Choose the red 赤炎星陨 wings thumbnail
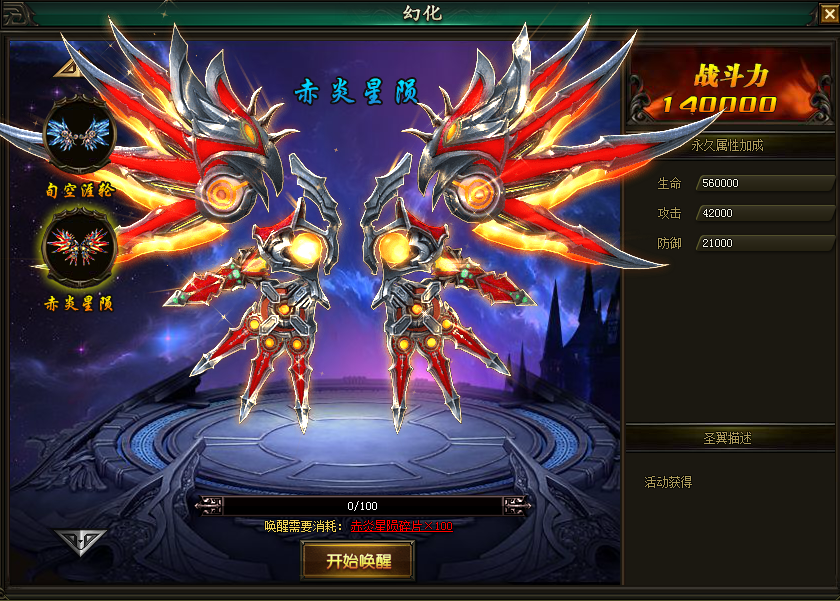 pyautogui.click(x=79, y=248)
